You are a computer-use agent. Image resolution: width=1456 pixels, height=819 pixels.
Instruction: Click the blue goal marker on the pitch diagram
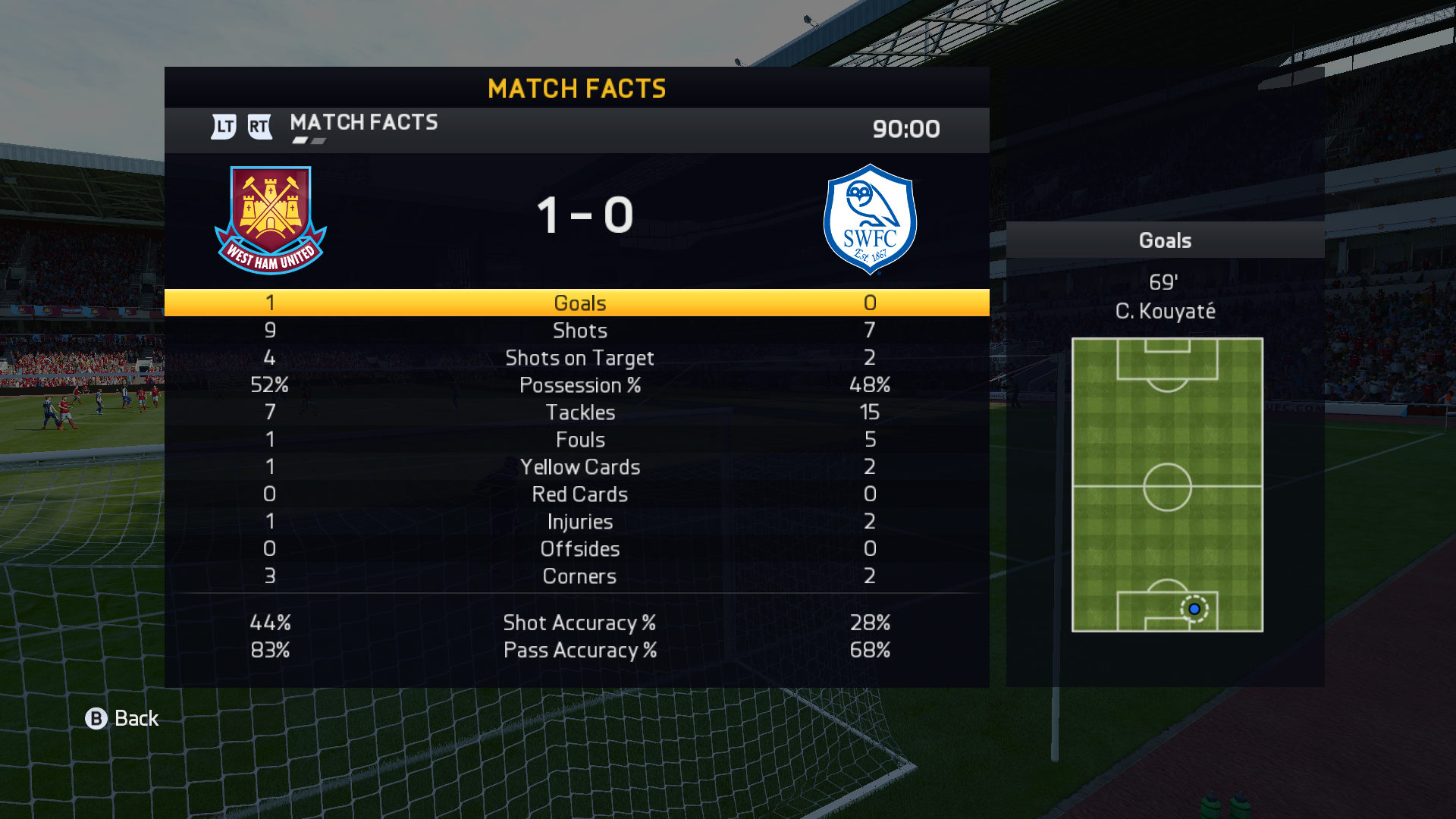[x=1194, y=609]
